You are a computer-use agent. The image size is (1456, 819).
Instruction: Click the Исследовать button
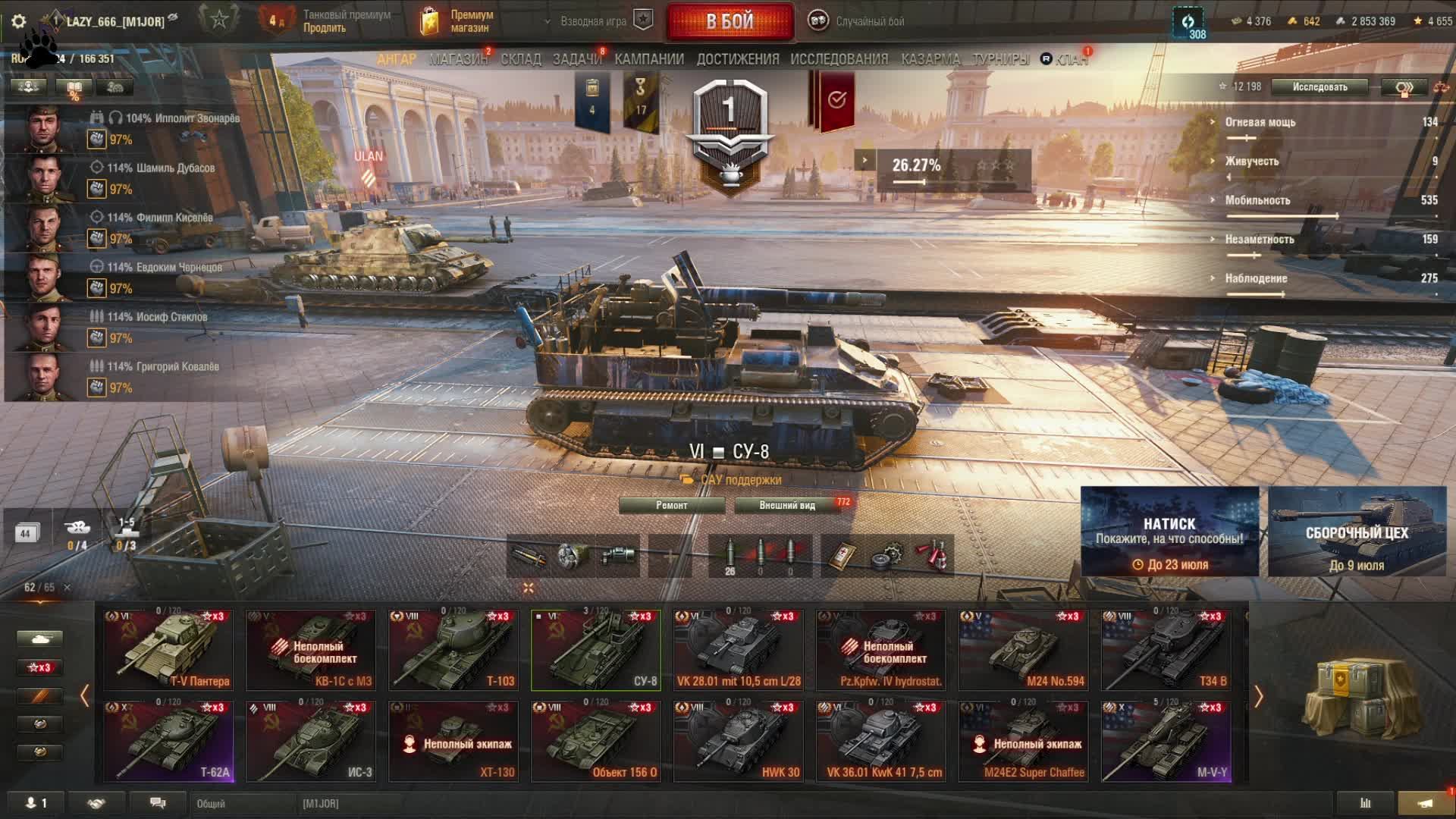pyautogui.click(x=1319, y=86)
